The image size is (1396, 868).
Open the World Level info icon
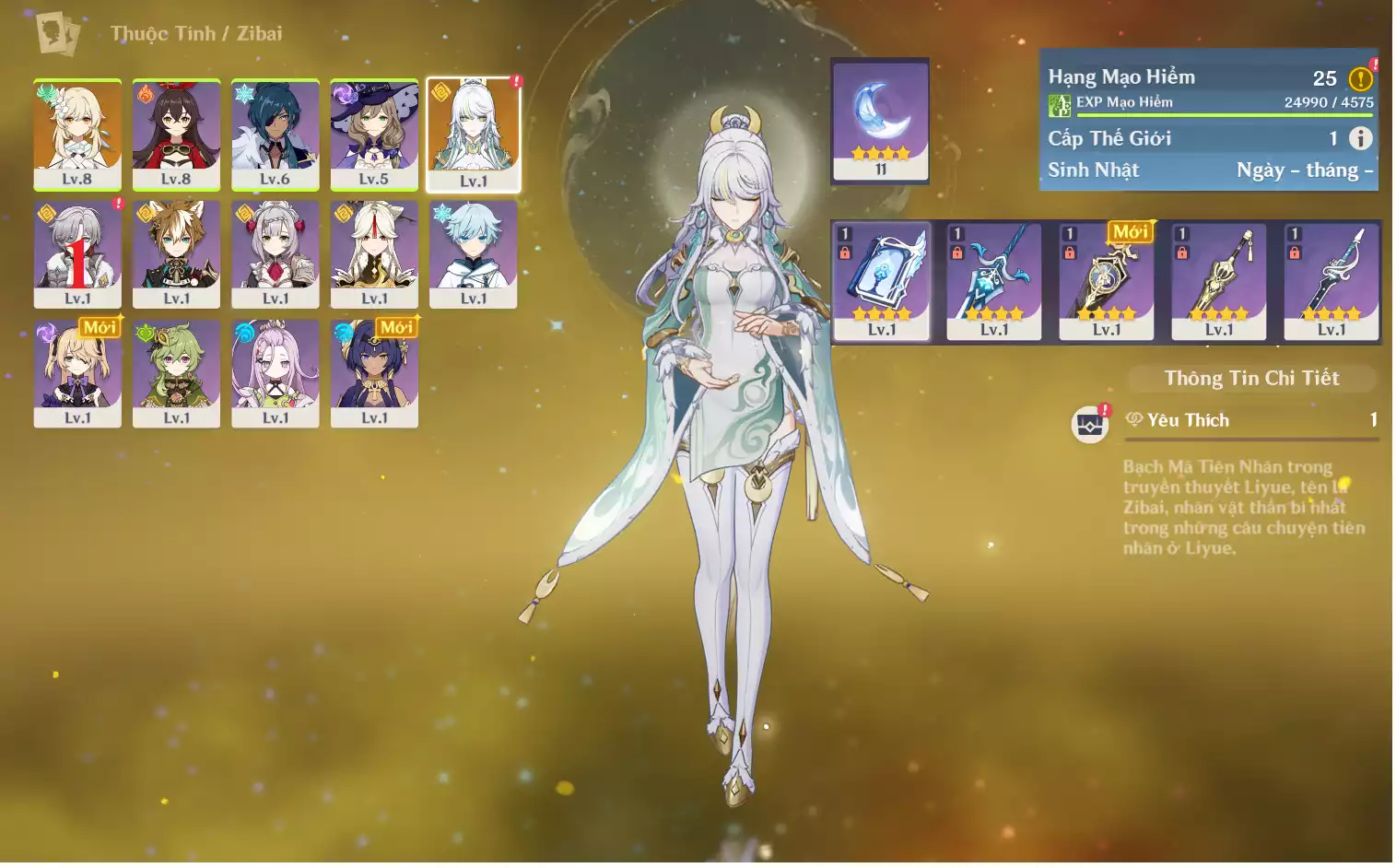coord(1360,138)
